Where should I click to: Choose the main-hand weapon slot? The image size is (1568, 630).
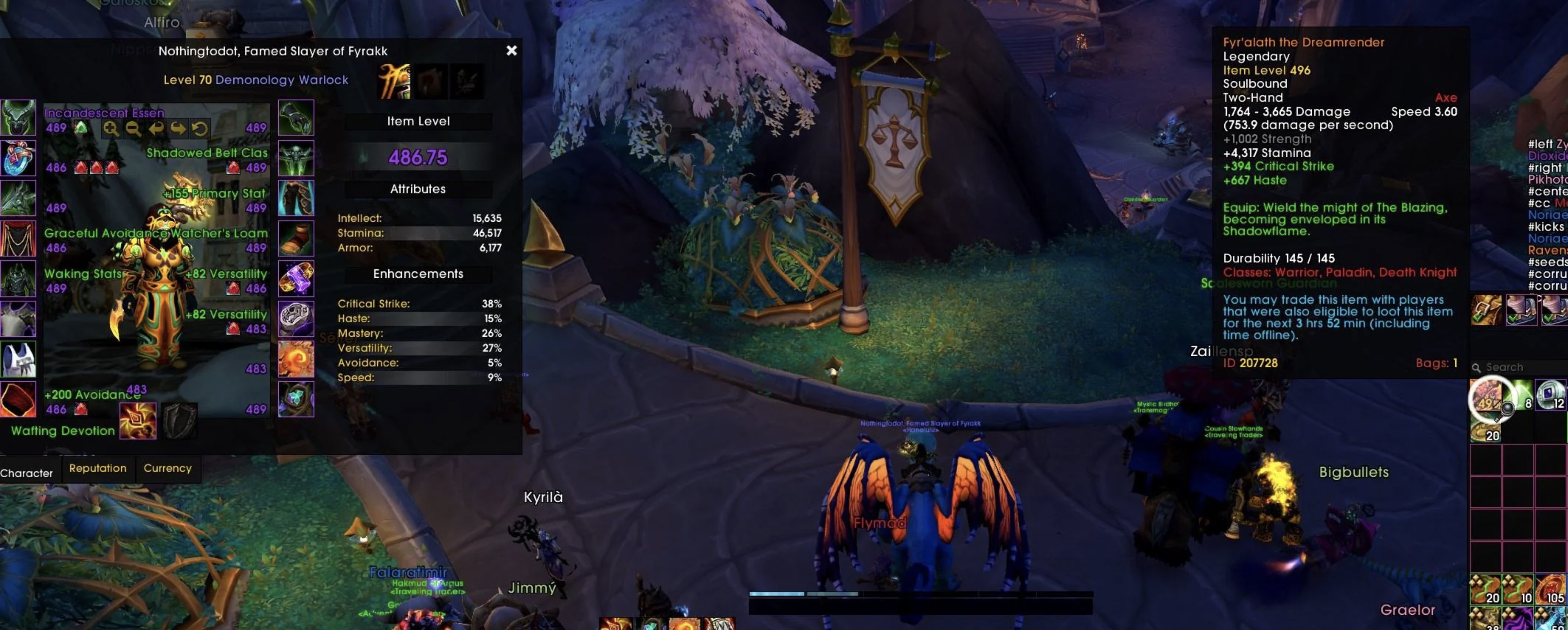pyautogui.click(x=138, y=421)
